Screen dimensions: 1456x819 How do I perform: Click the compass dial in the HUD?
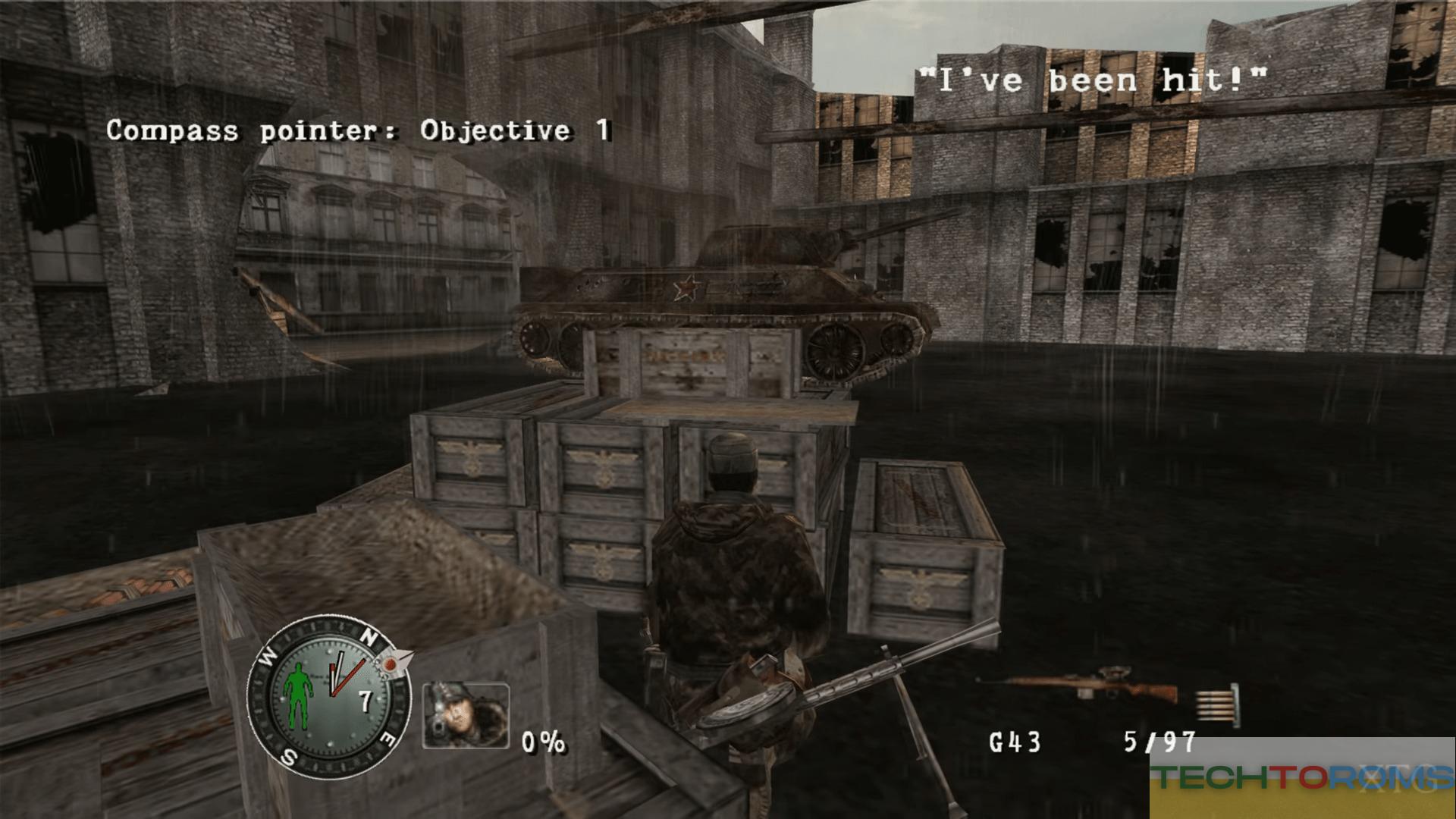point(328,698)
